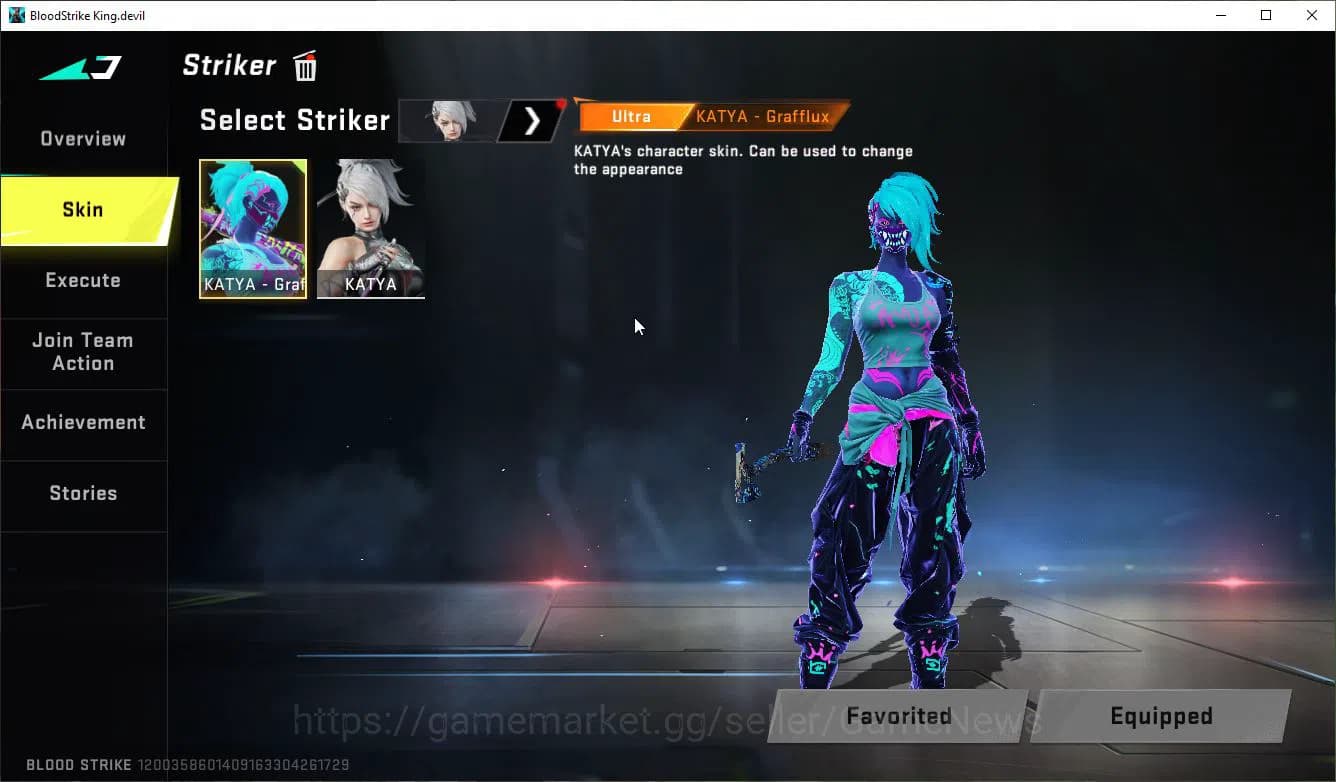Open the Join Team Action section
The width and height of the screenshot is (1336, 782).
83,351
